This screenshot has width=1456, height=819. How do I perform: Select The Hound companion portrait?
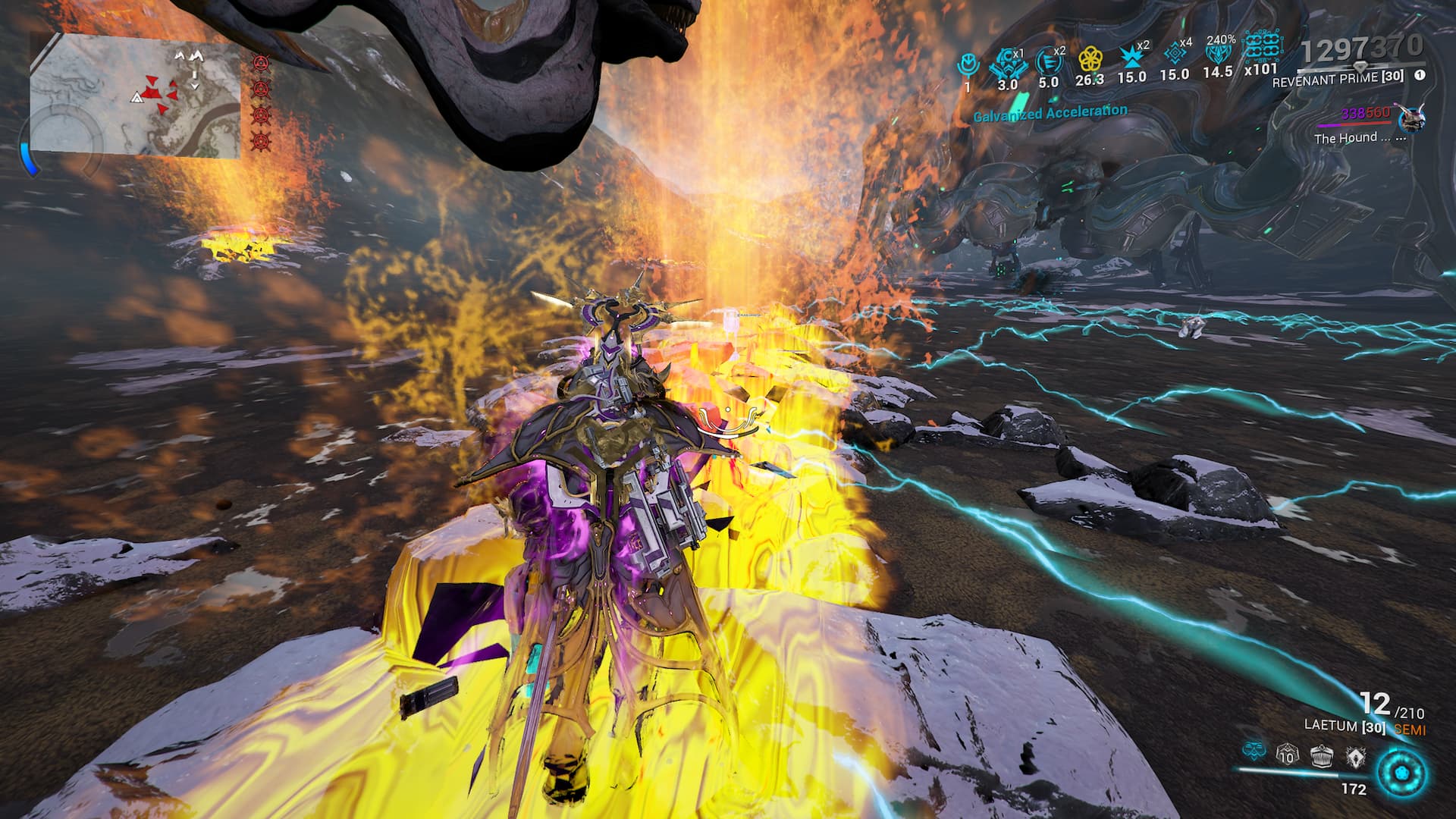[x=1410, y=118]
